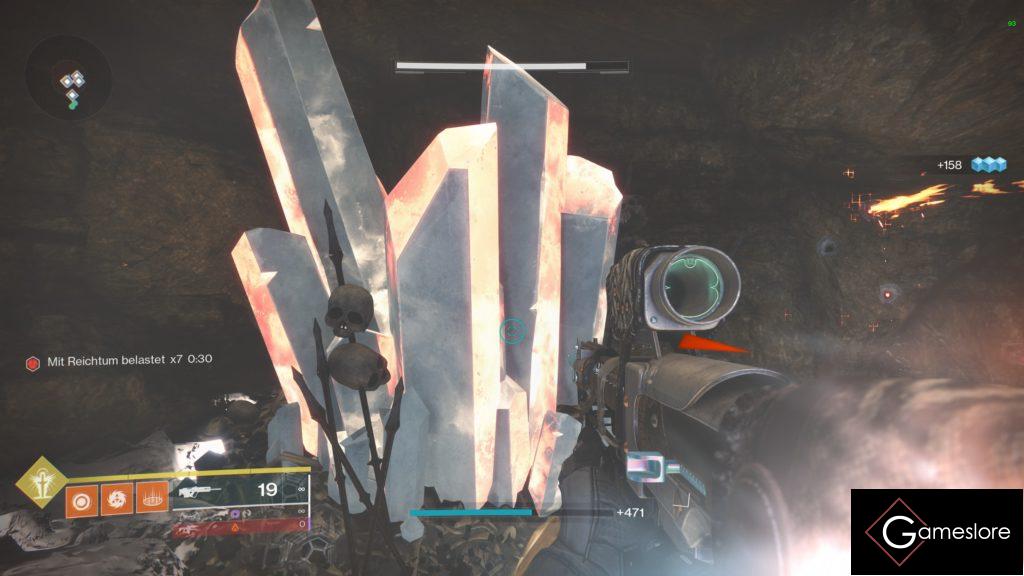Select the equipped primary rifle weapon slot

240,491
